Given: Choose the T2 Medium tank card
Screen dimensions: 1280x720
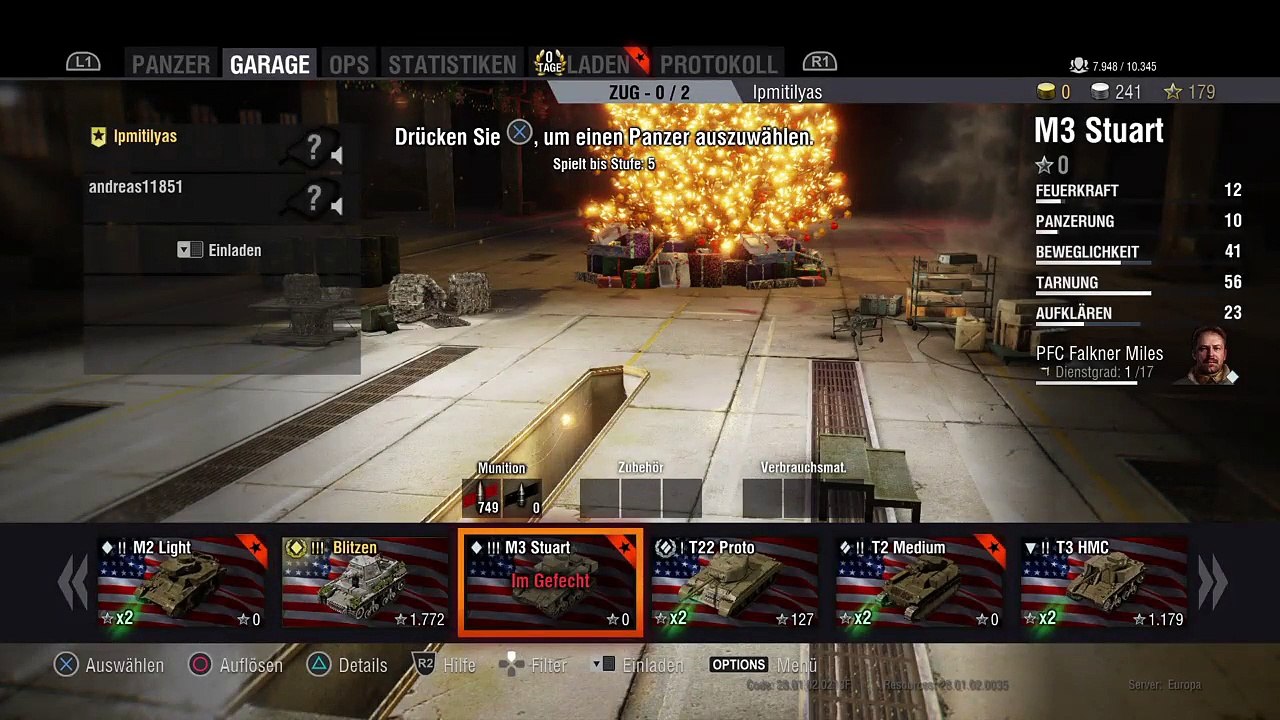Looking at the screenshot, I should tap(920, 583).
